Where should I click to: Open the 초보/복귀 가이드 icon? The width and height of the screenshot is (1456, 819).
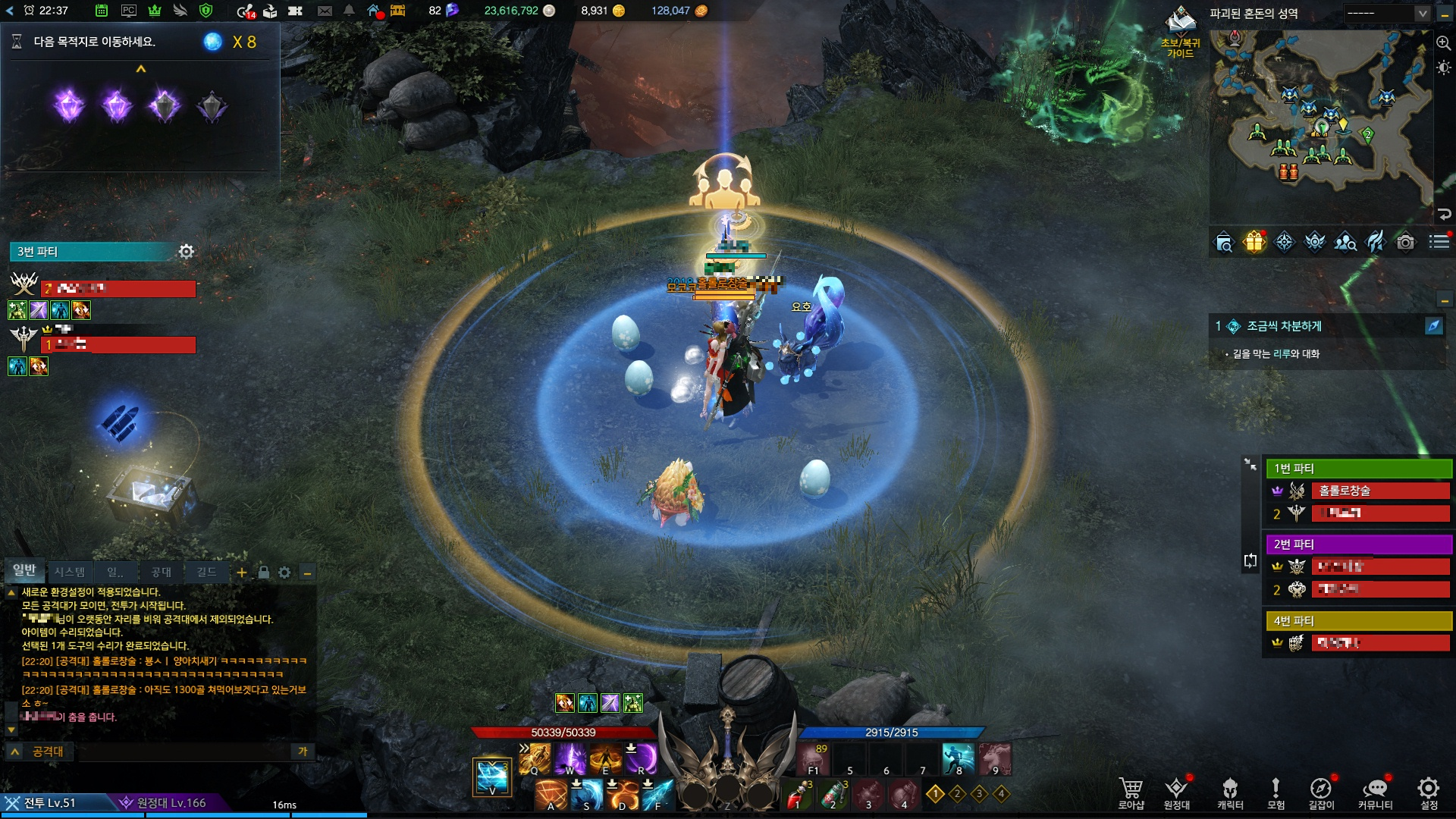pyautogui.click(x=1181, y=32)
